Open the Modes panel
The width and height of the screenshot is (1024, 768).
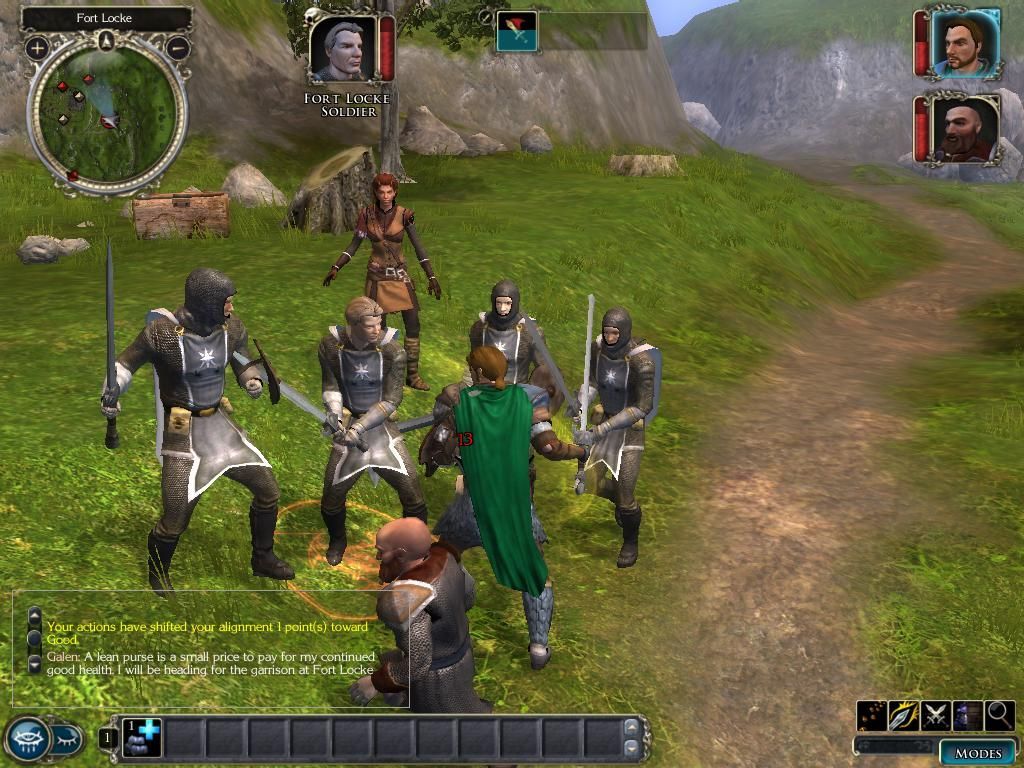[x=977, y=753]
